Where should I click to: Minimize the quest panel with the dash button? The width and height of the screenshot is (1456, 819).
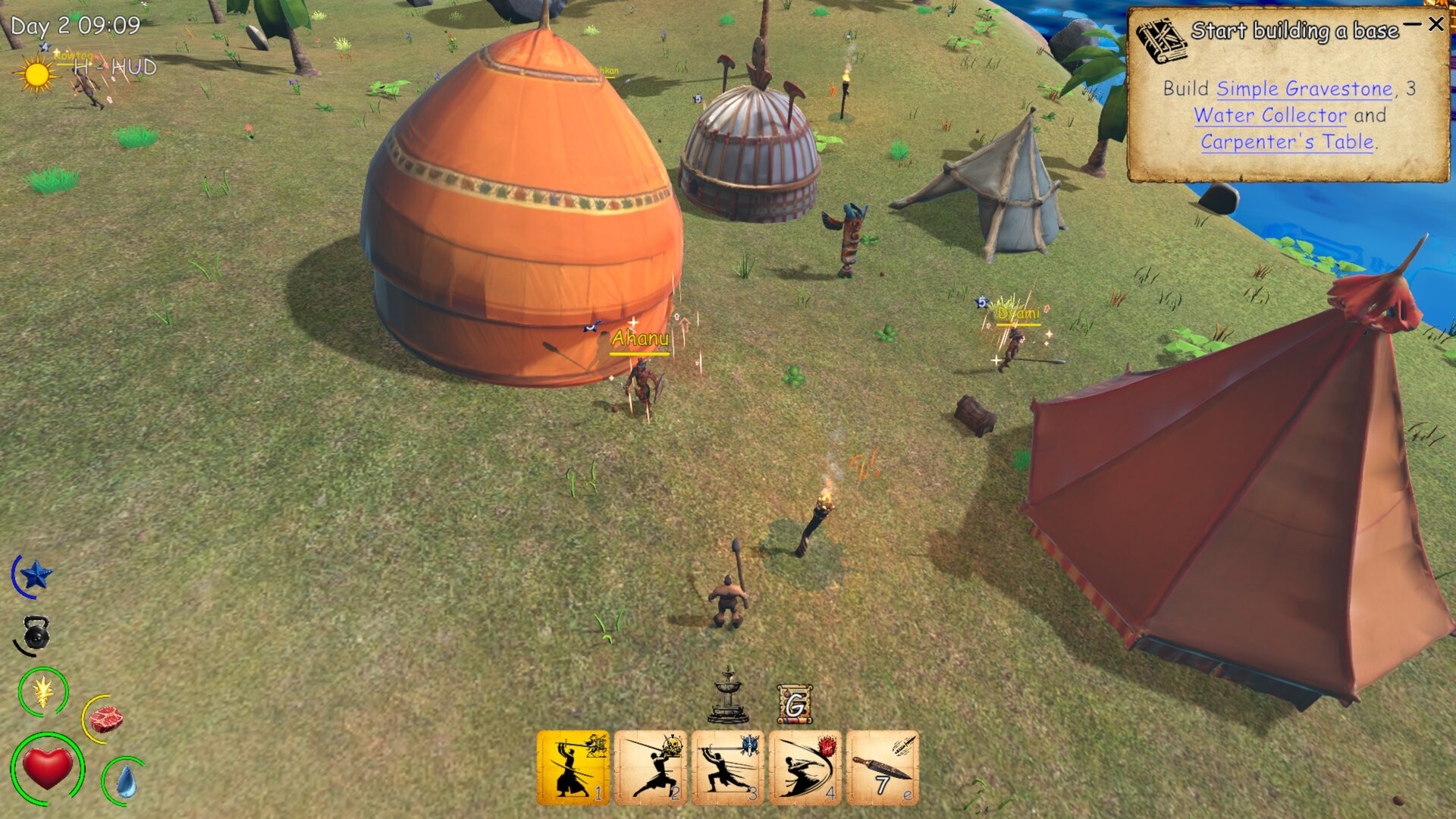click(x=1411, y=24)
